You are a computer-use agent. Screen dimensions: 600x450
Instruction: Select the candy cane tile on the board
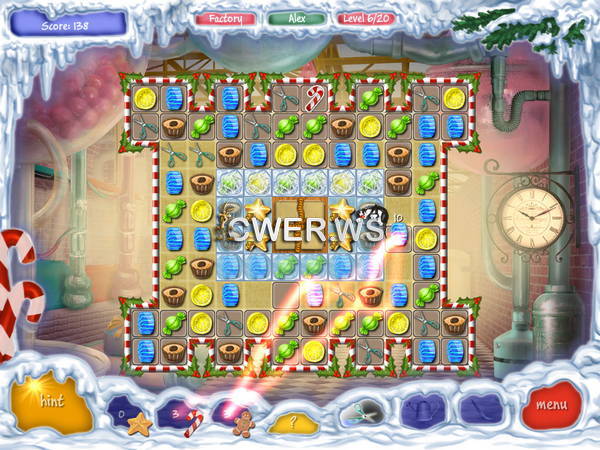314,98
